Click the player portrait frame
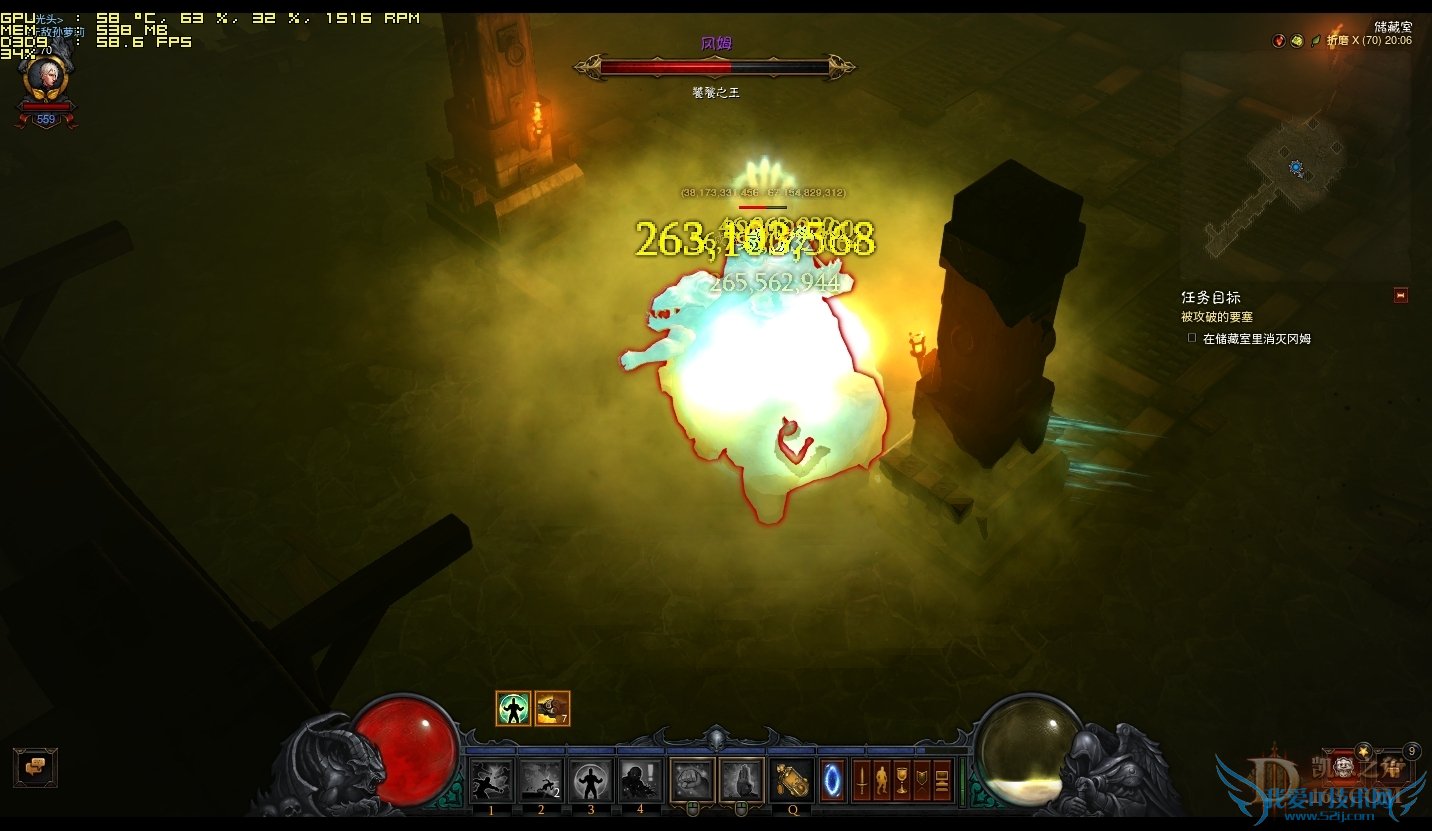 [x=45, y=78]
